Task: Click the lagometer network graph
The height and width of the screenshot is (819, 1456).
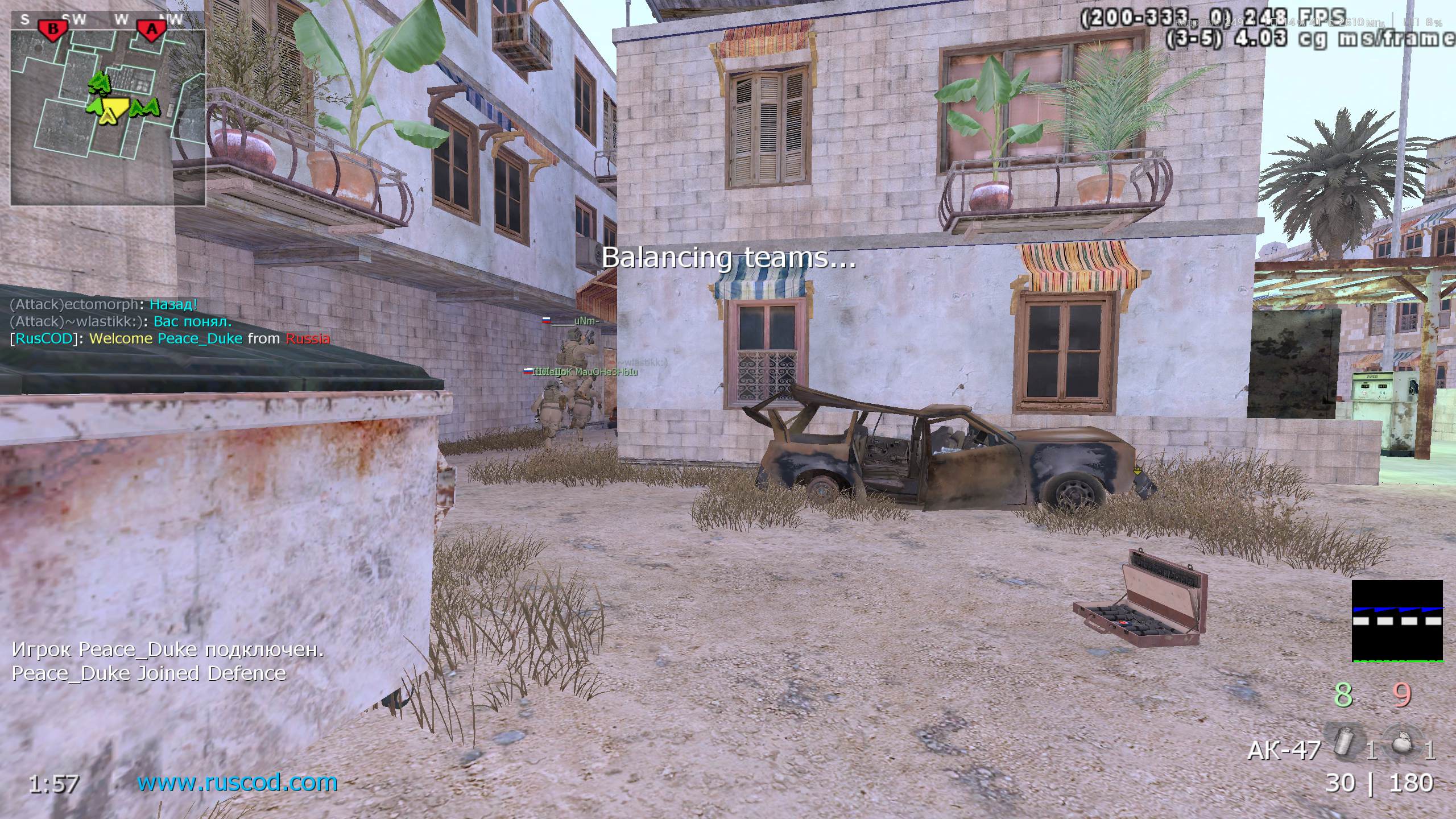Action: point(1397,621)
